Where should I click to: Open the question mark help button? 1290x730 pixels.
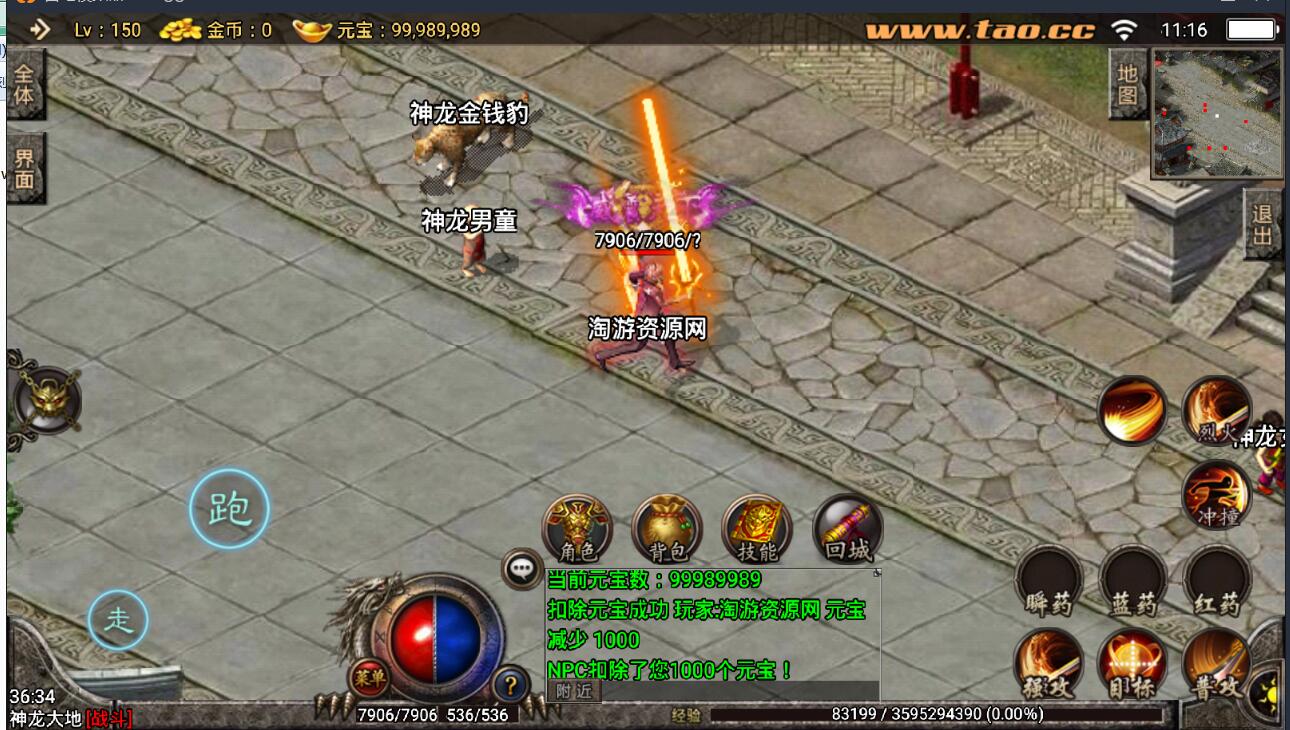tap(511, 685)
